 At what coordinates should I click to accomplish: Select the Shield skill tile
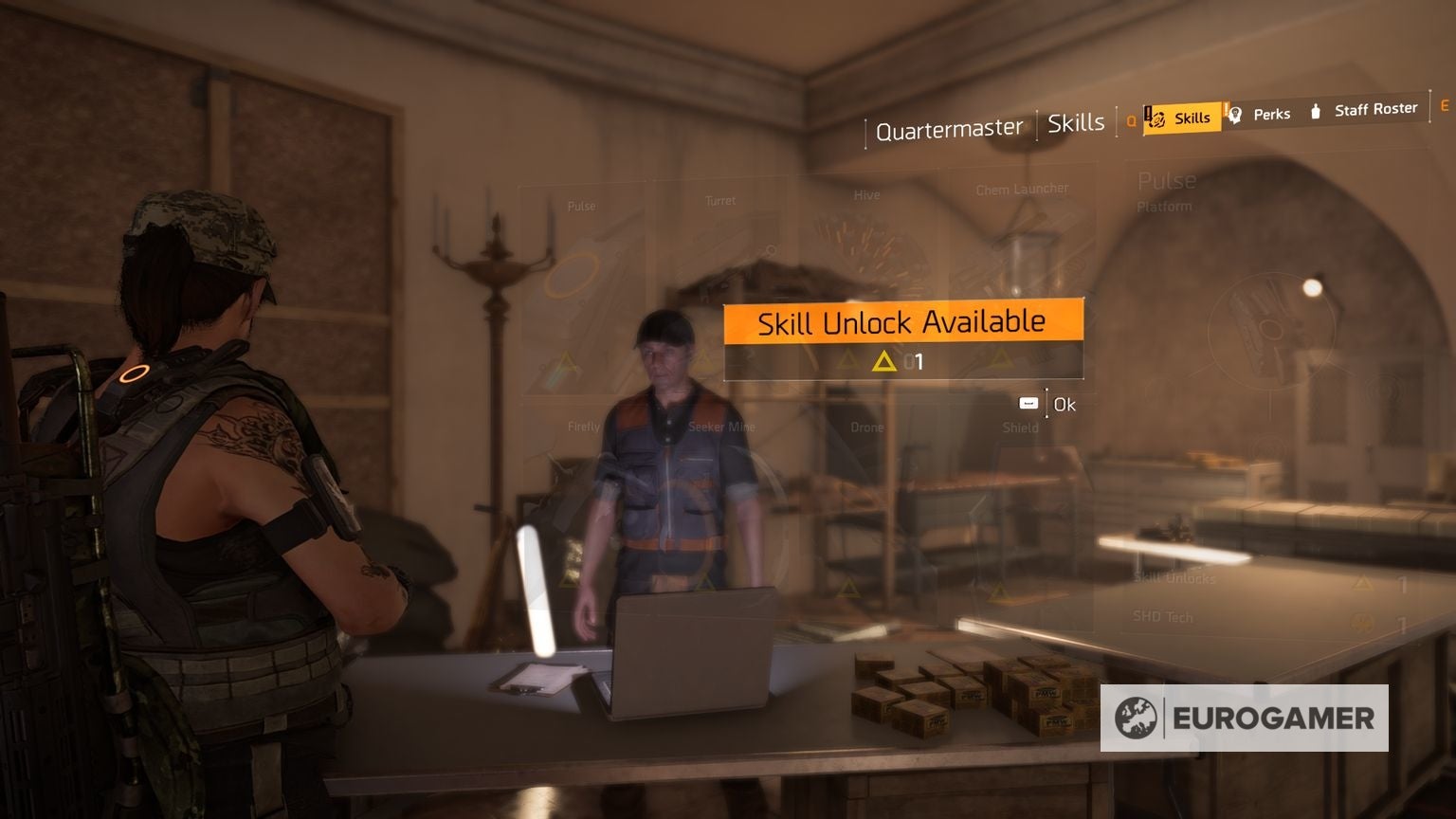(1020, 428)
